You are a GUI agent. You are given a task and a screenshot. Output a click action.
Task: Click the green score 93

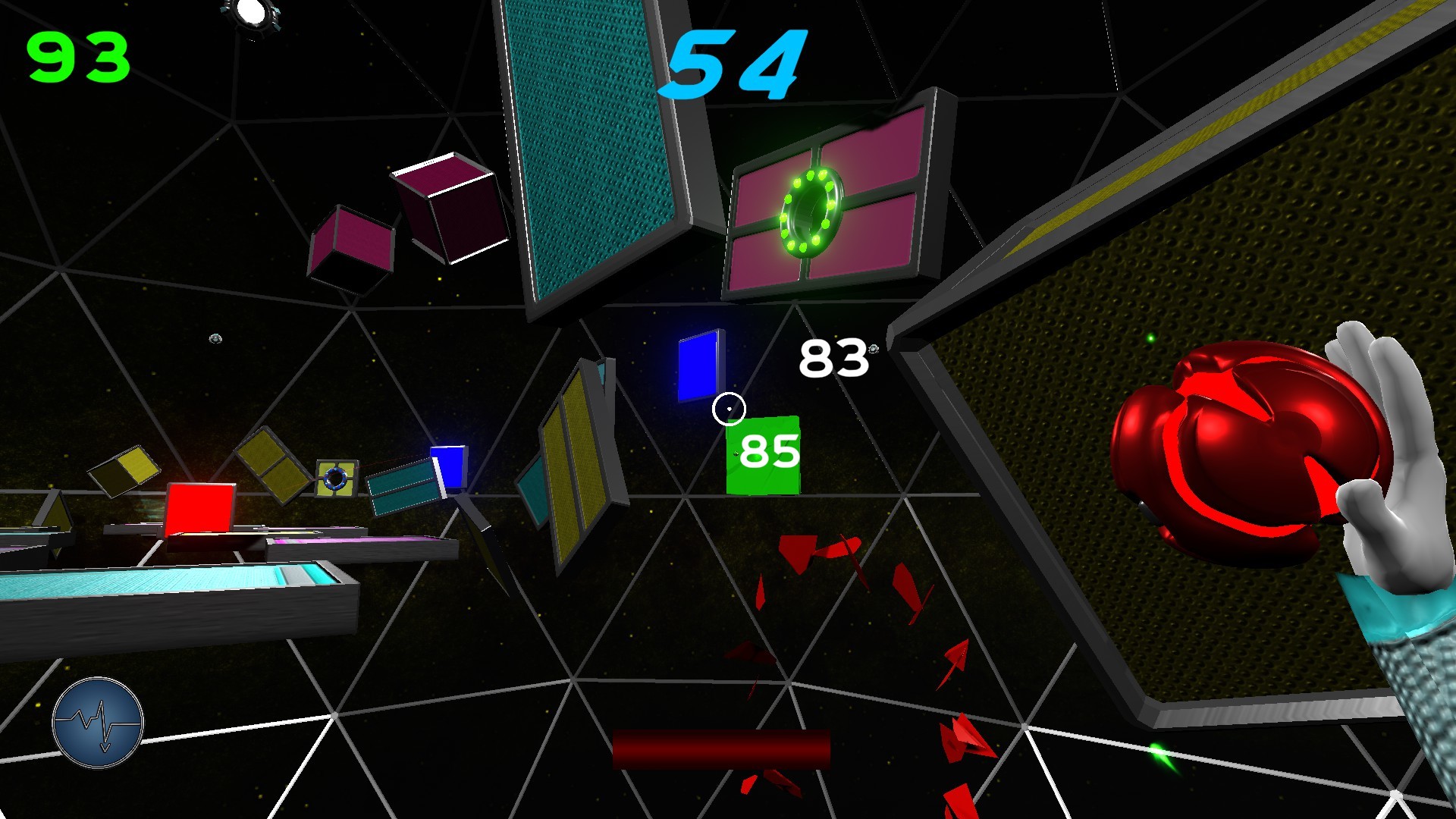point(78,55)
